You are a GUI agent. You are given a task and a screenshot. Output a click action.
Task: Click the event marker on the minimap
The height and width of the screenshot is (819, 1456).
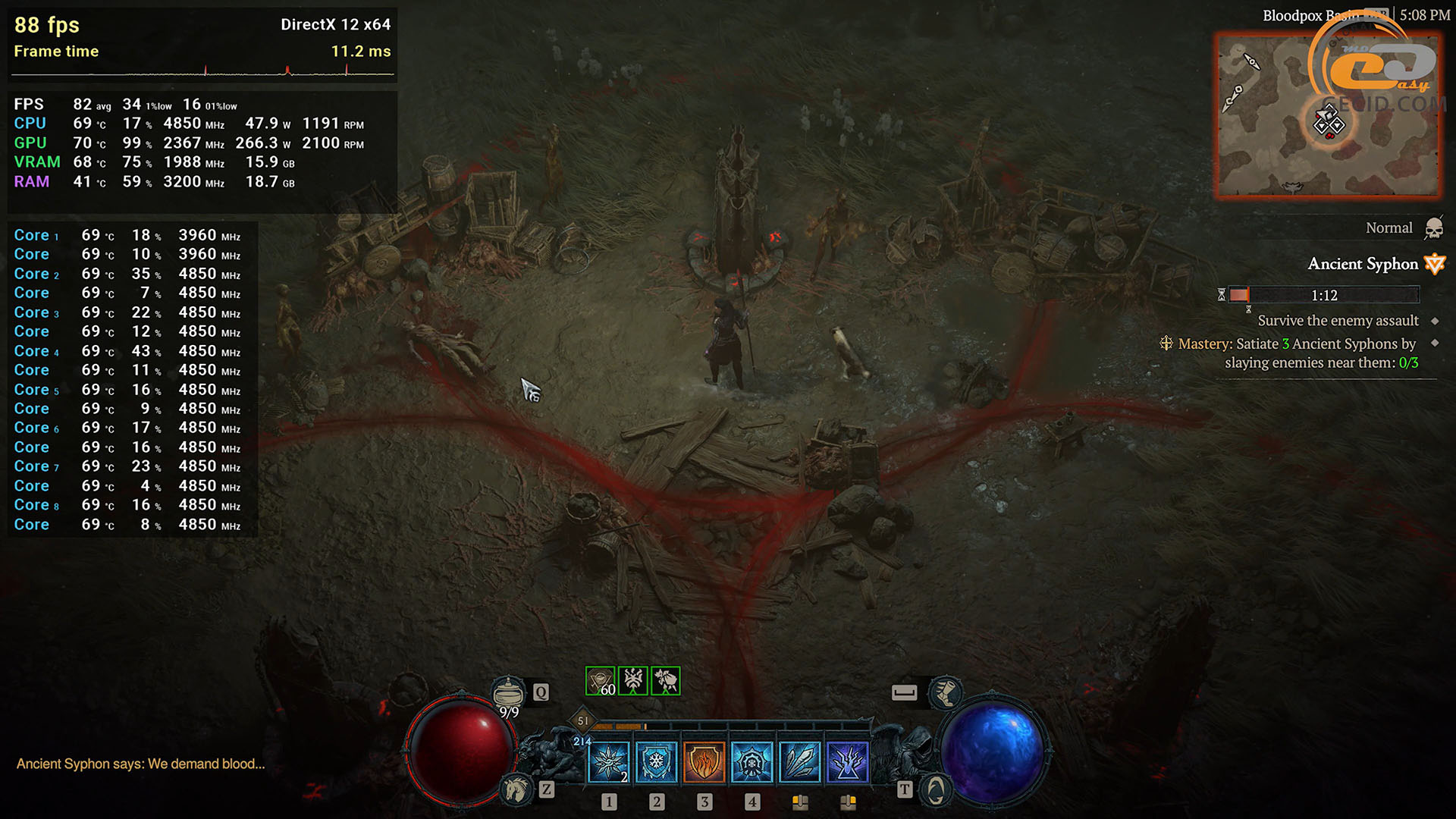point(1329,122)
